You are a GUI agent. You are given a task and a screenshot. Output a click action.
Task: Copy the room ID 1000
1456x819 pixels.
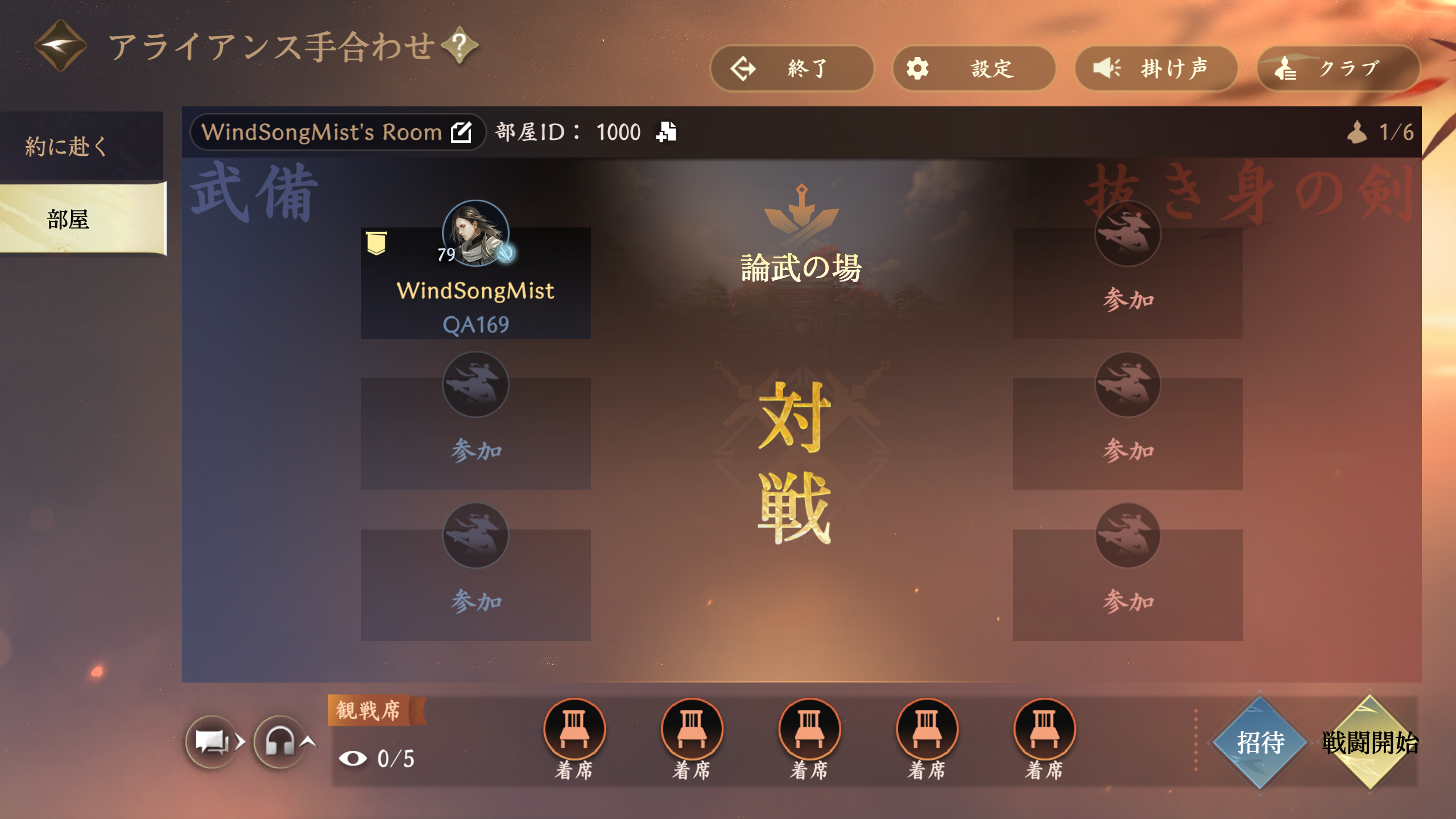(666, 132)
